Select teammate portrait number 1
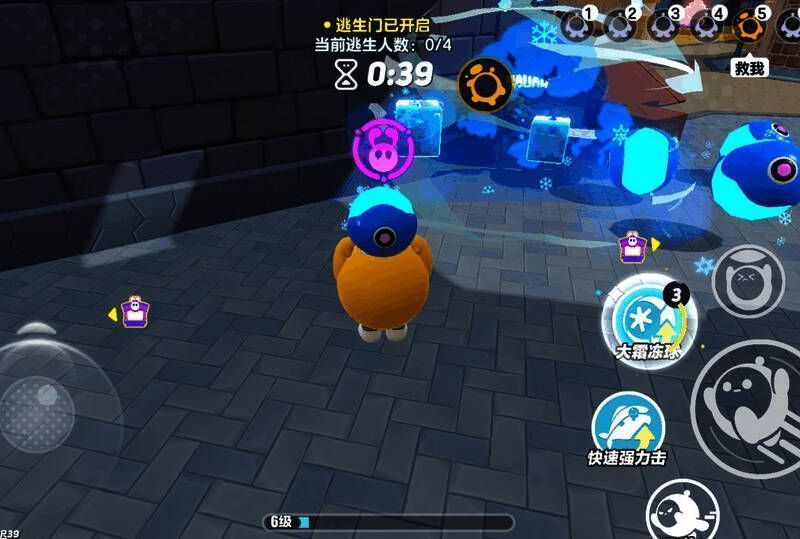This screenshot has width=800, height=539. (x=577, y=25)
